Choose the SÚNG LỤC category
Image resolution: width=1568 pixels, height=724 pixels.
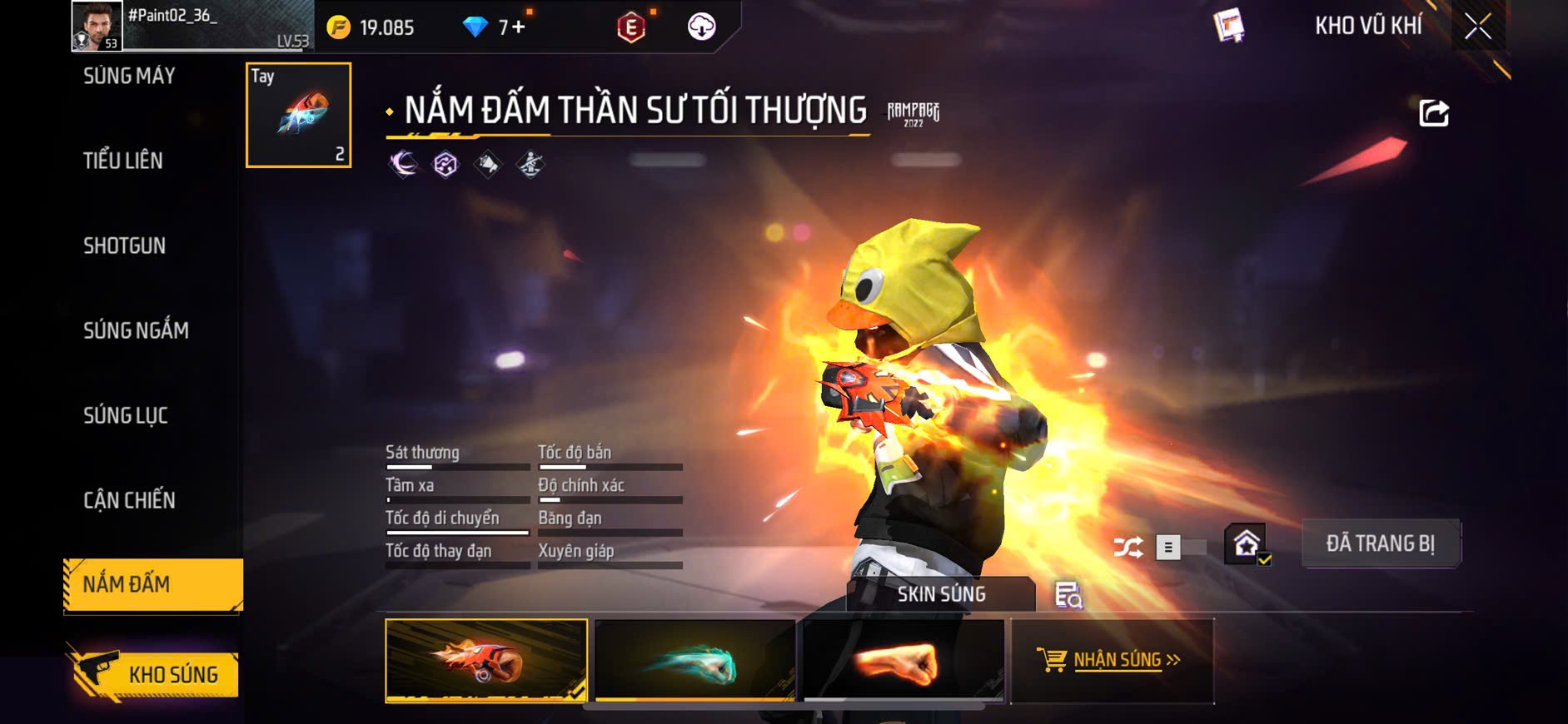pos(126,415)
